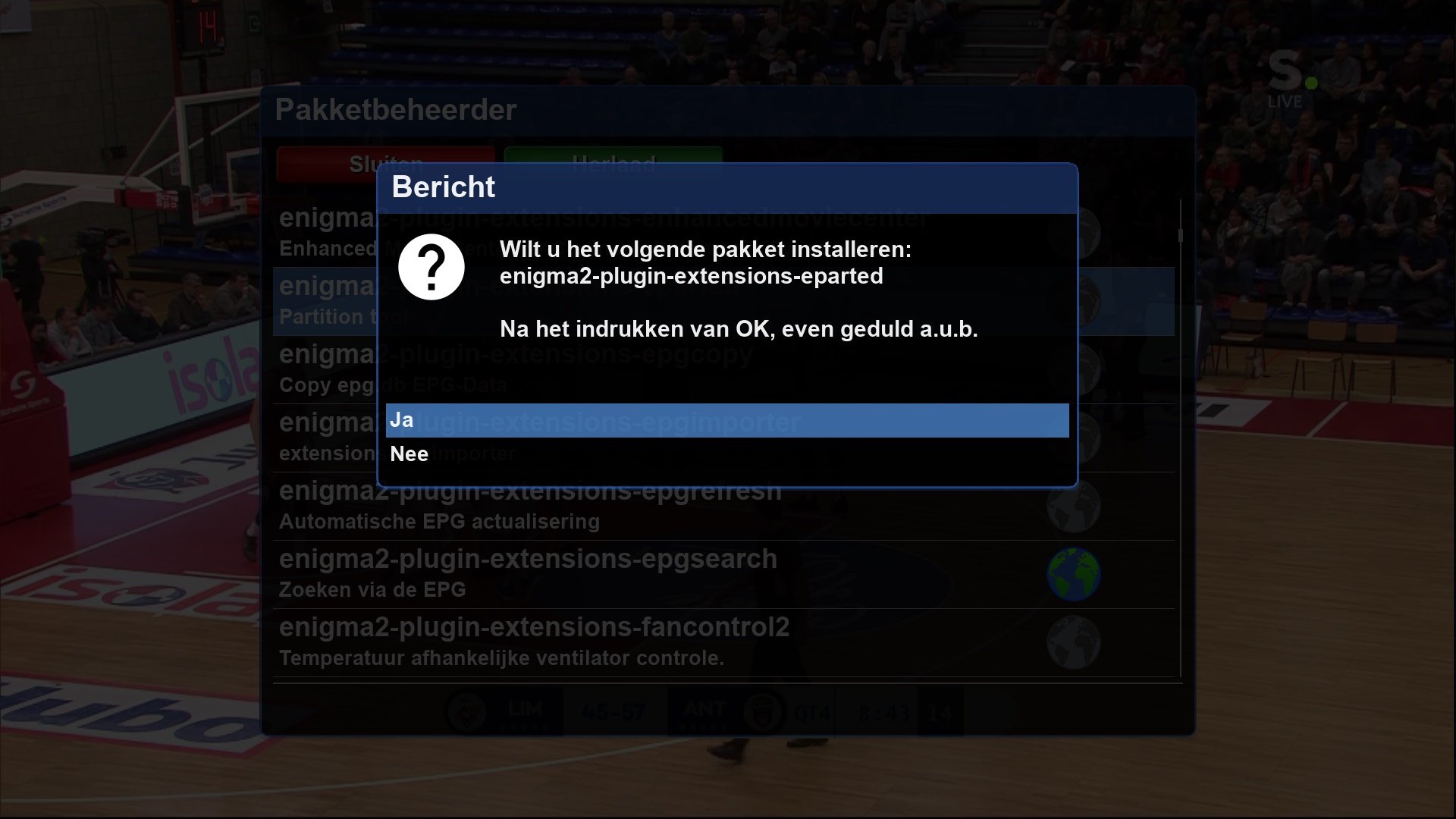
Task: Select Nee to decline installation
Action: [726, 454]
